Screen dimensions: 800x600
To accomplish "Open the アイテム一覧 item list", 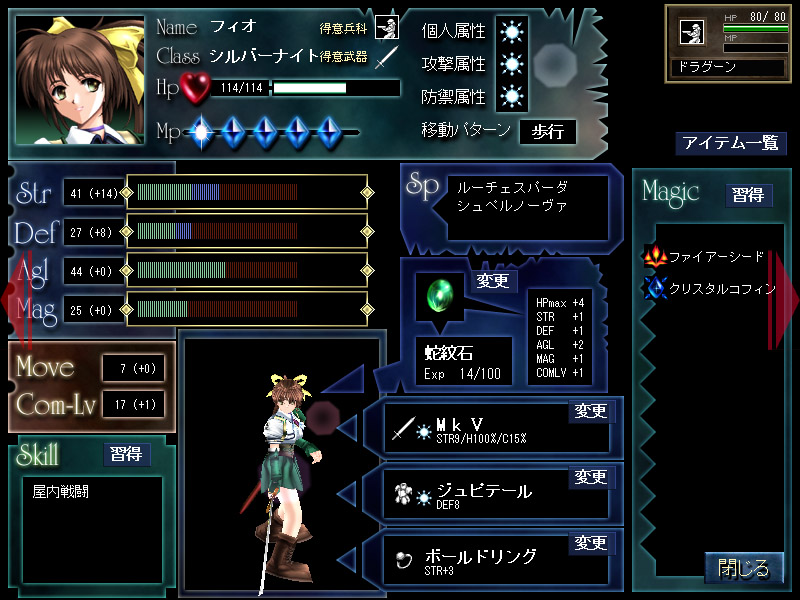I will click(730, 143).
